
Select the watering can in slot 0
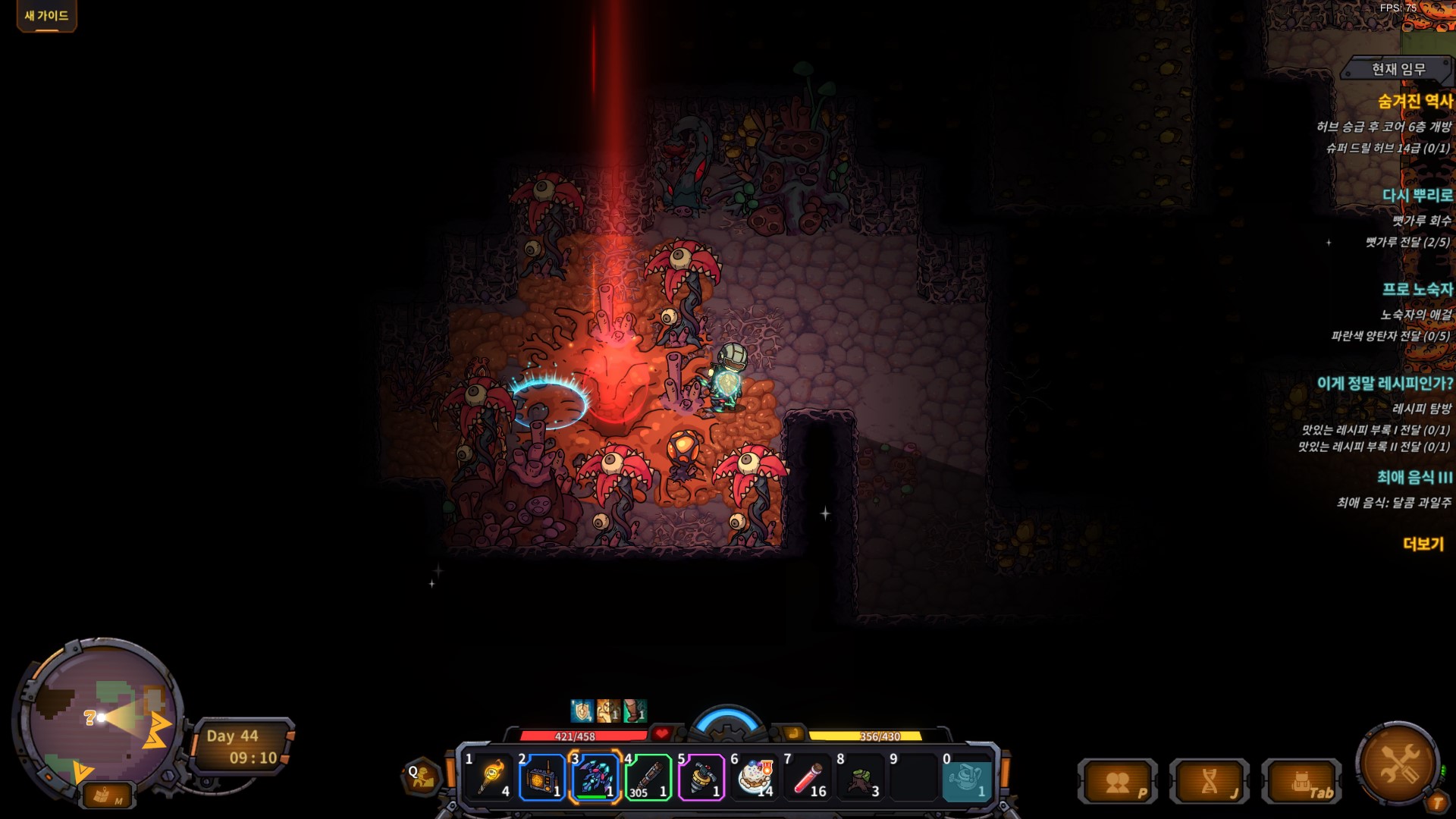coord(967,777)
